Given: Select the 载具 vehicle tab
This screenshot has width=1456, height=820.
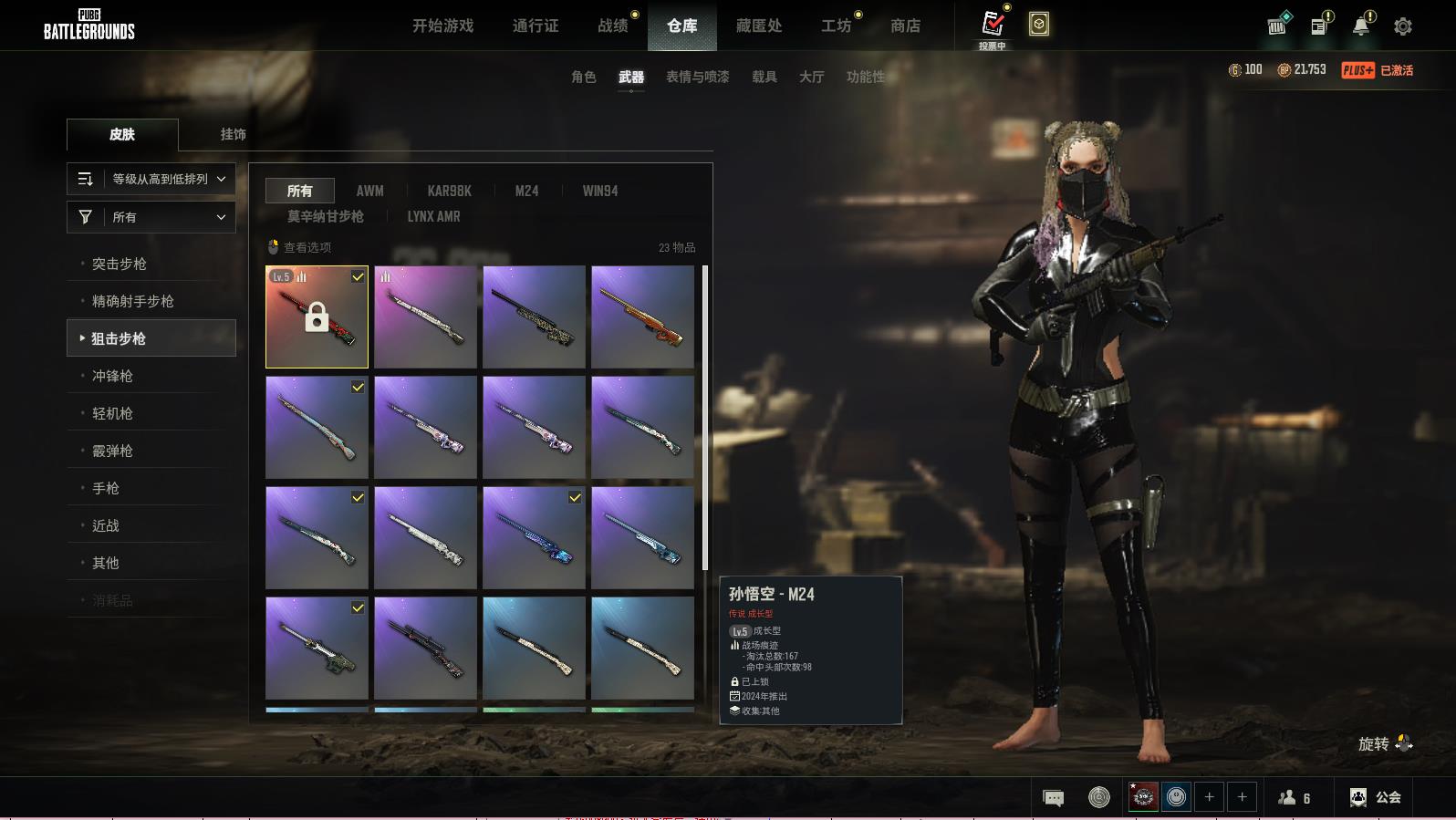Looking at the screenshot, I should click(x=764, y=77).
